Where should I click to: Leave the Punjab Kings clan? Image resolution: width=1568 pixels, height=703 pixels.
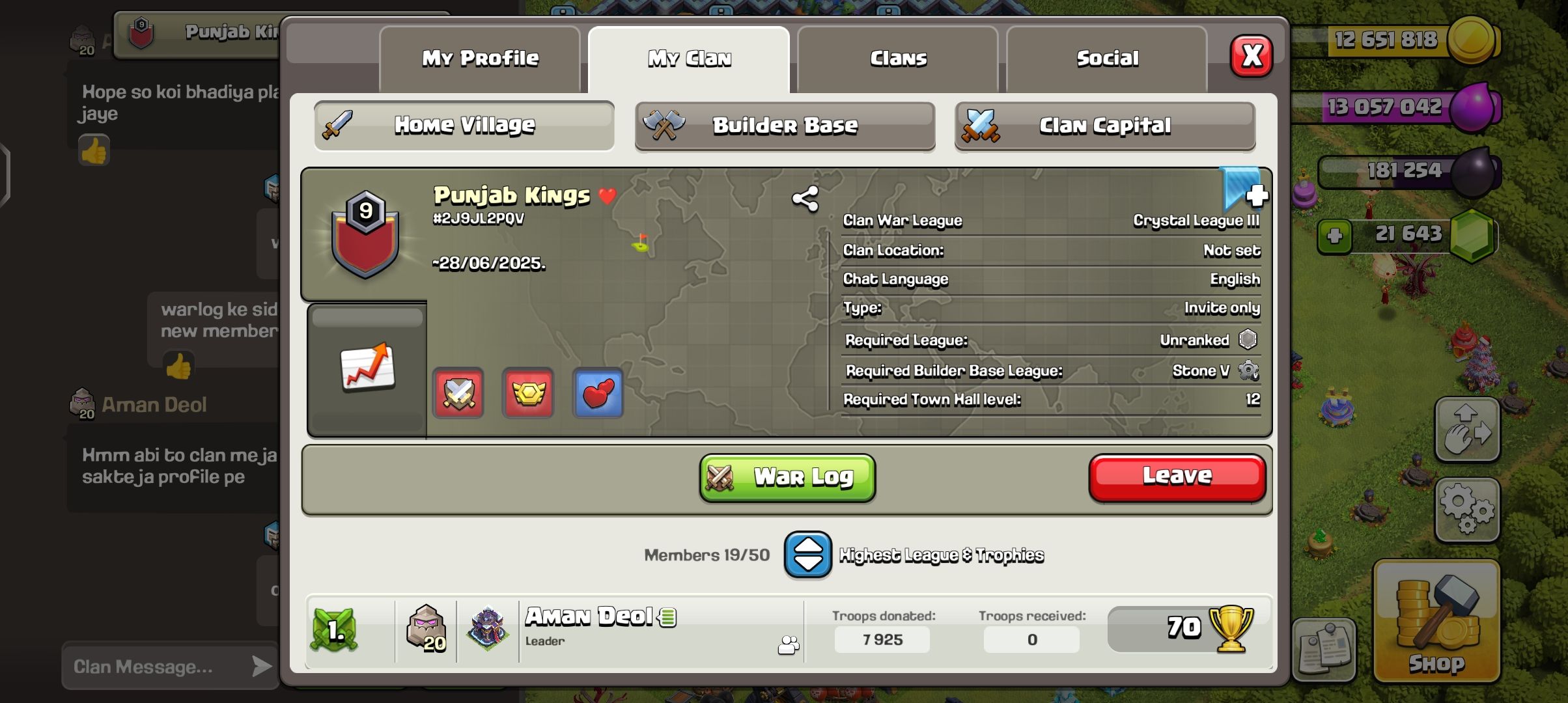(x=1177, y=477)
